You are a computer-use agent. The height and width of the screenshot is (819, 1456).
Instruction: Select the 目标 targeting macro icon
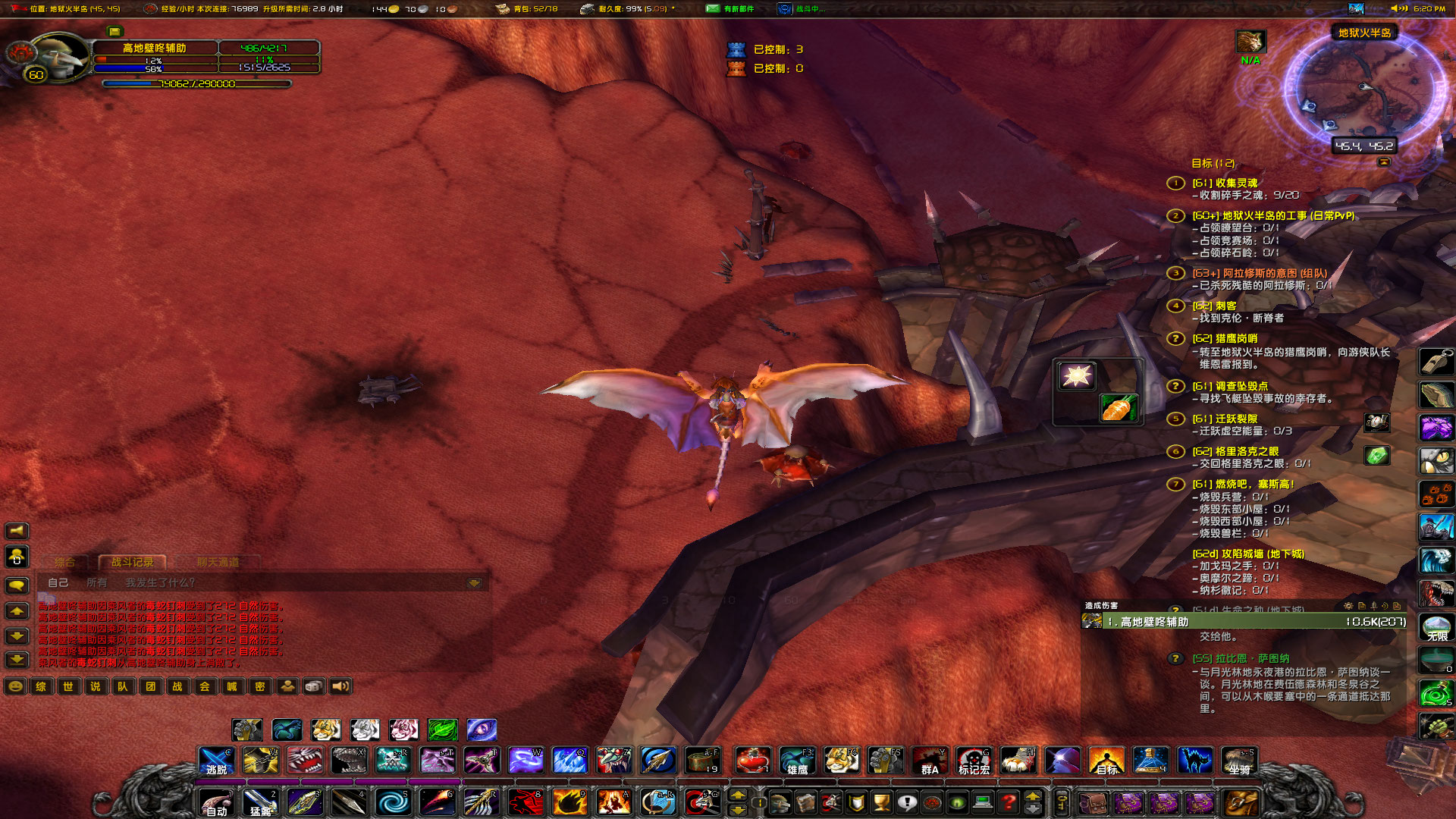(1106, 761)
